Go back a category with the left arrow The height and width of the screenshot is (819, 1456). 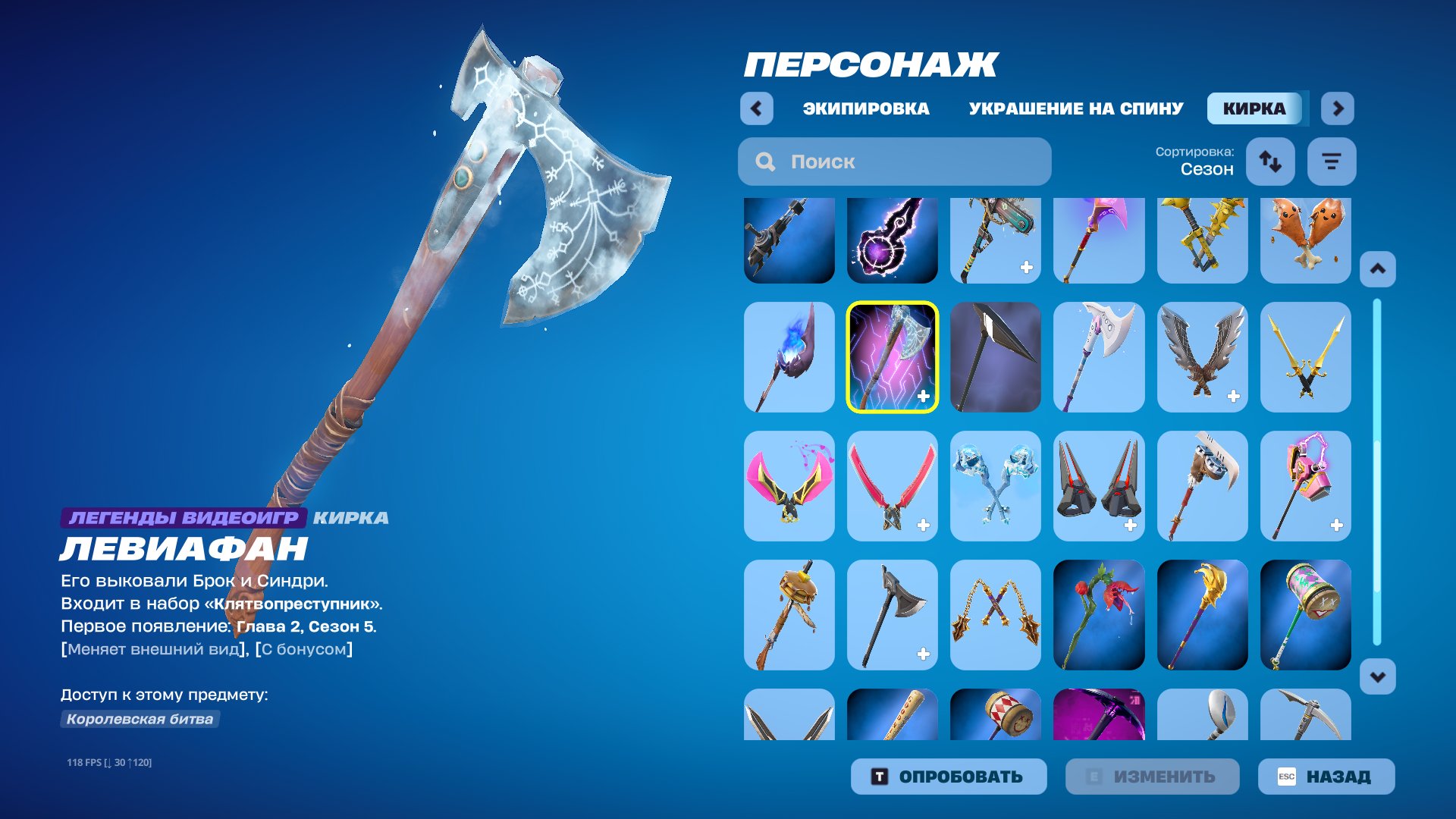755,108
